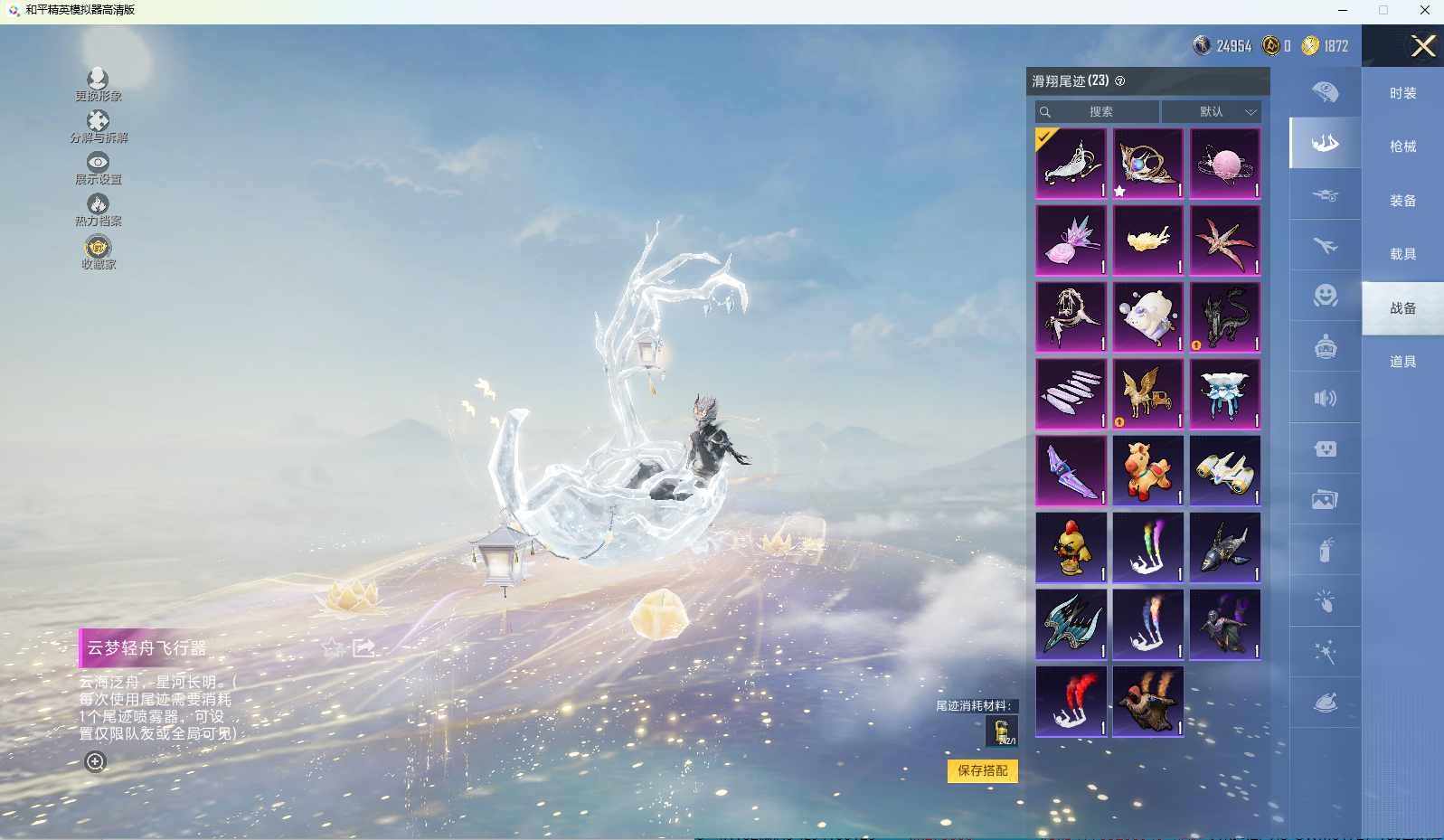Switch to the 时装 tab
The width and height of the screenshot is (1444, 840).
click(1402, 93)
